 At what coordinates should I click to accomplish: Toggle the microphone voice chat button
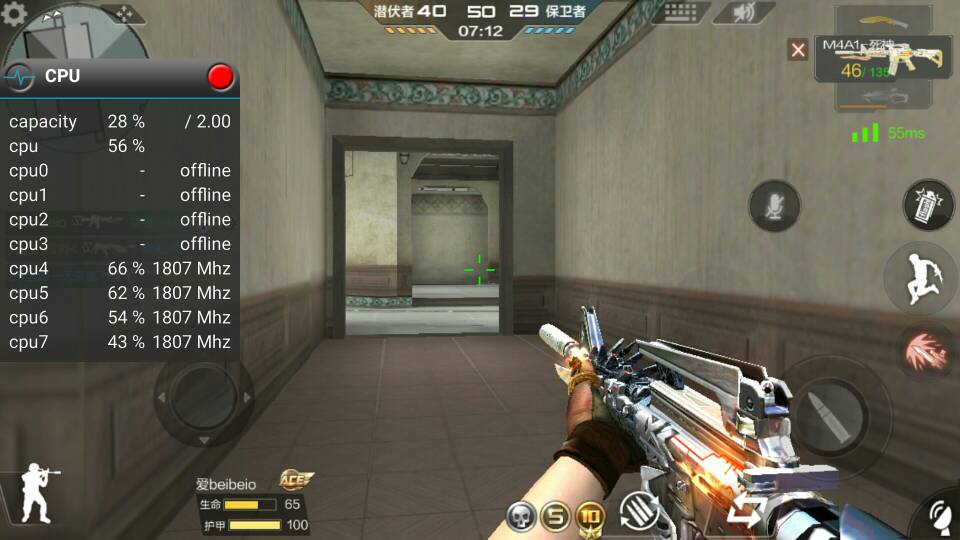pyautogui.click(x=774, y=206)
